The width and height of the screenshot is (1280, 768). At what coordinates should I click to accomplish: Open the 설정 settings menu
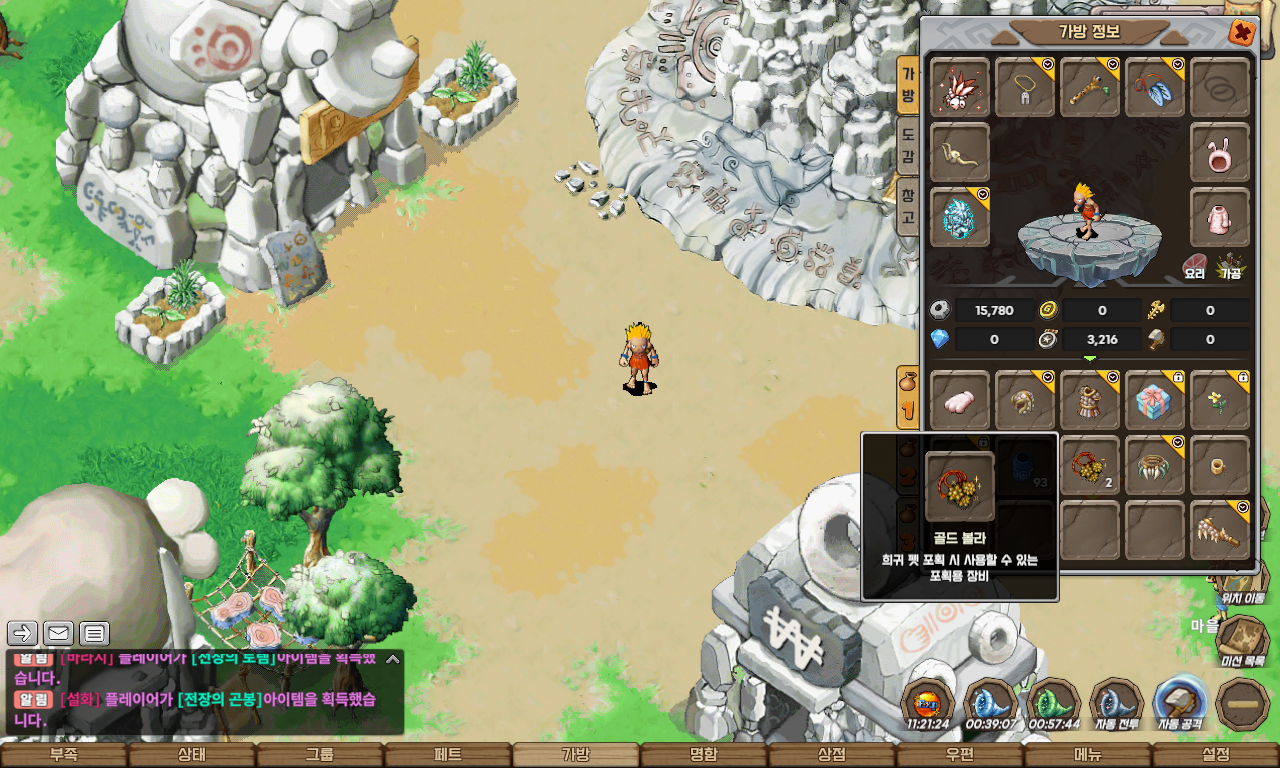click(1216, 755)
